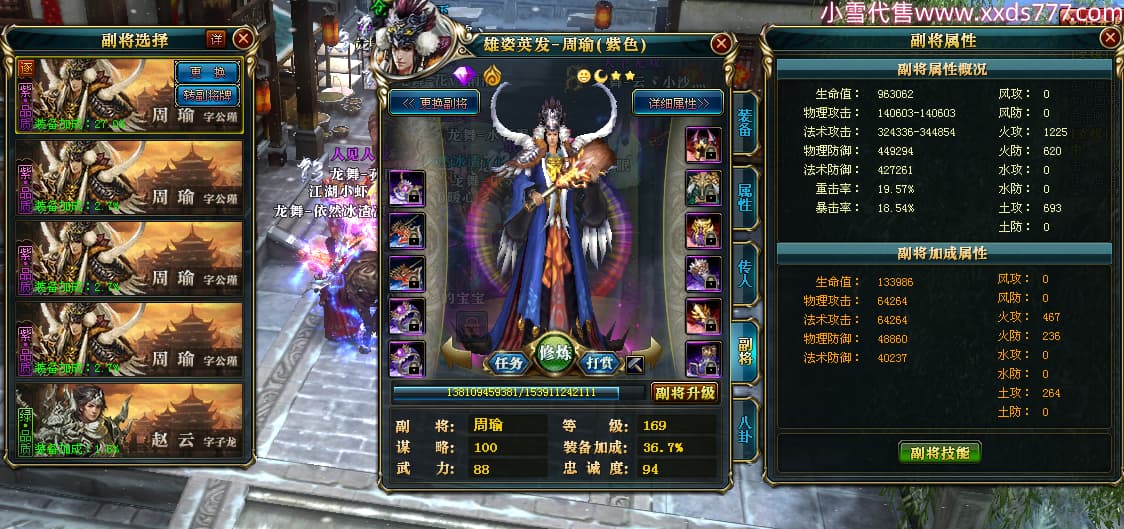The height and width of the screenshot is (529, 1124).
Task: Click the purple gem icon
Action: coord(462,76)
